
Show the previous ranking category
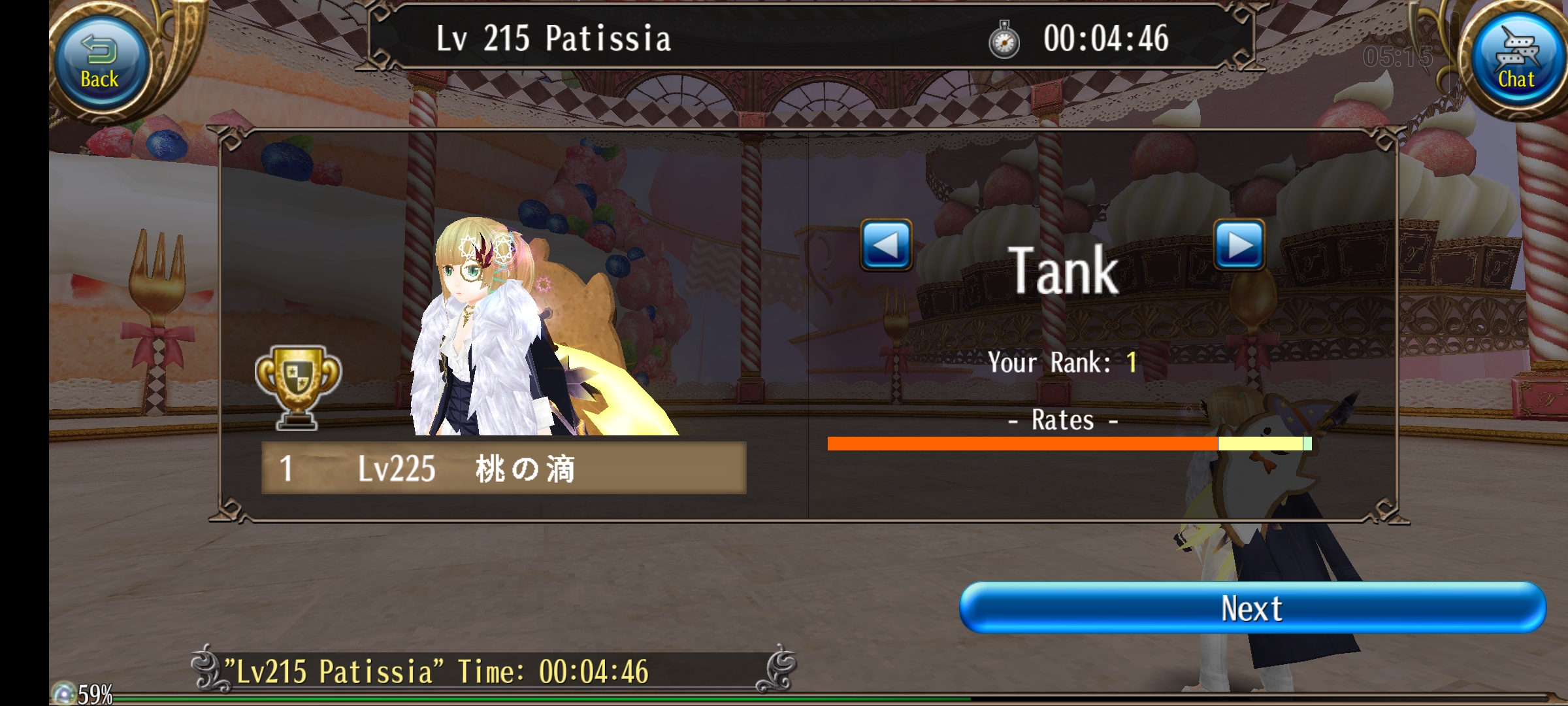click(886, 245)
